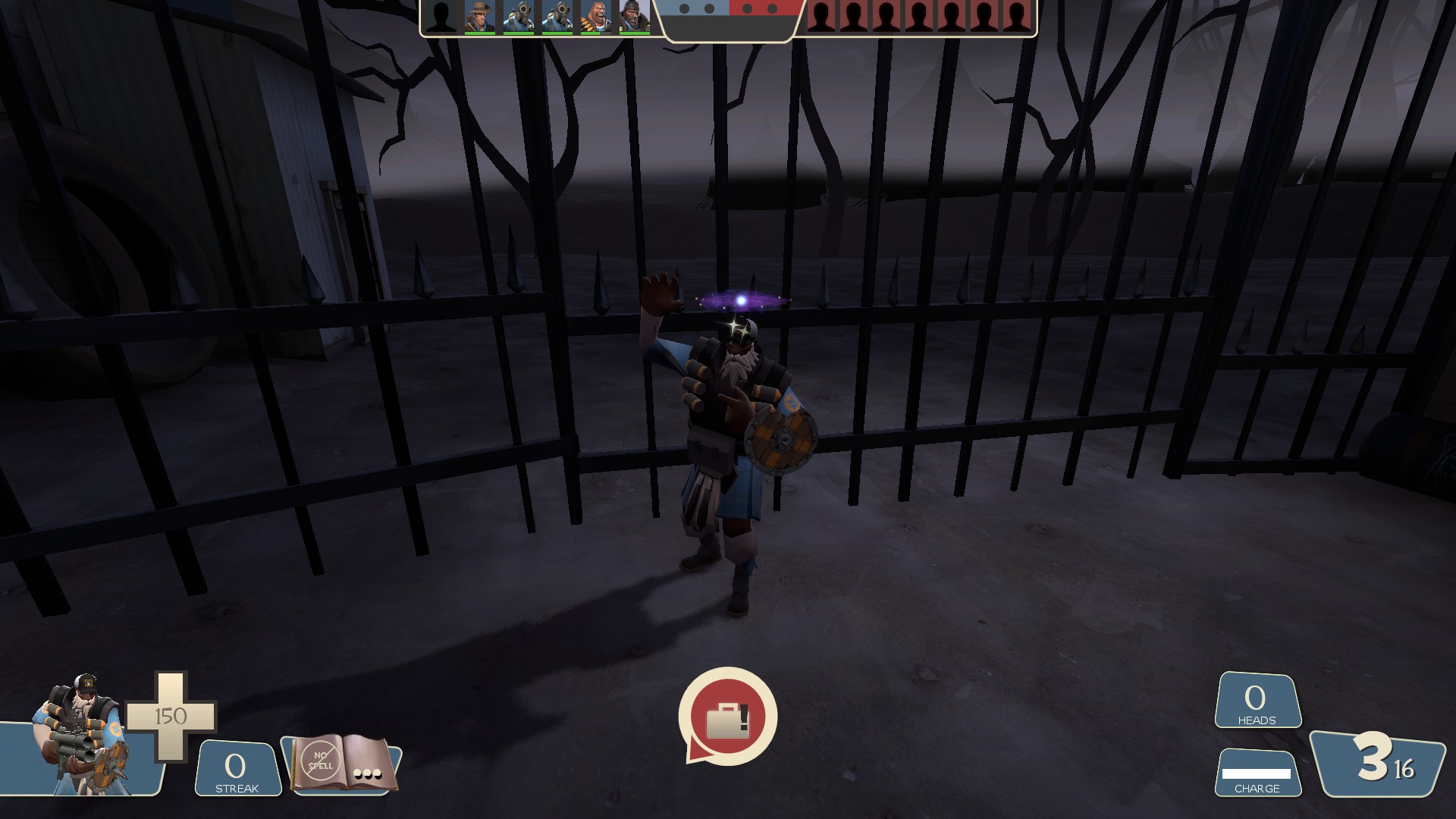The width and height of the screenshot is (1456, 819).
Task: Select the Heavy teammate portrait
Action: (x=595, y=17)
